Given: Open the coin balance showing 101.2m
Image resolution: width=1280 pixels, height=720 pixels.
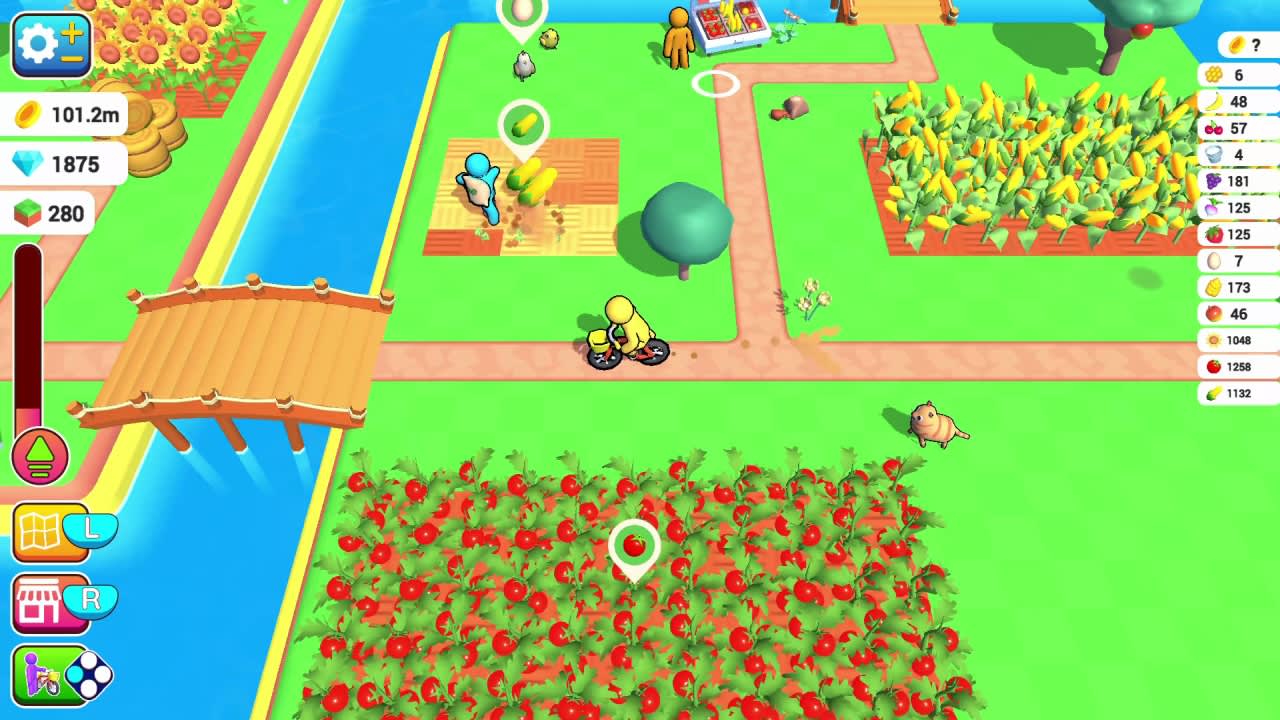Looking at the screenshot, I should click(x=62, y=115).
